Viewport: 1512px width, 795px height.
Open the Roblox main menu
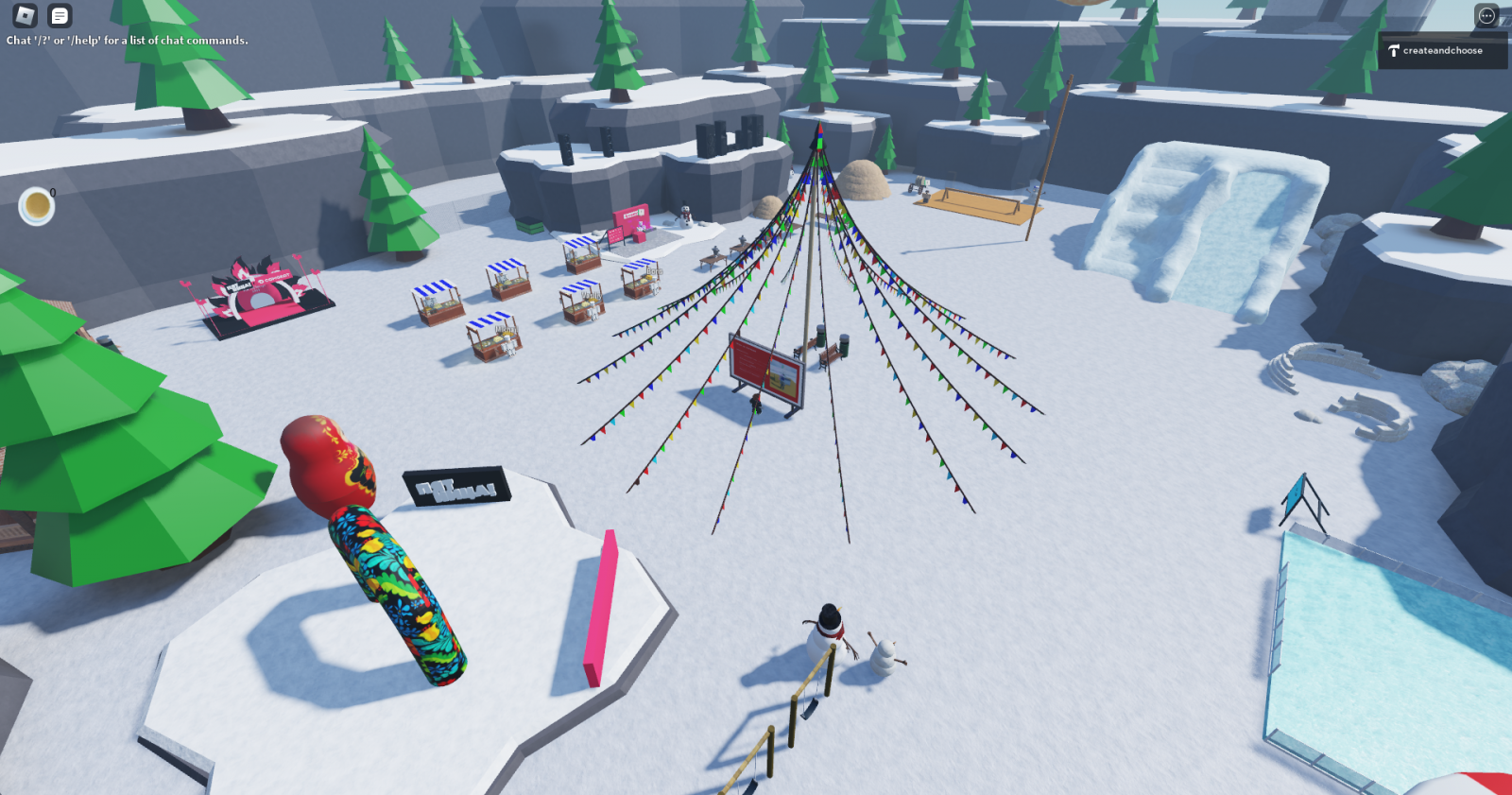25,15
